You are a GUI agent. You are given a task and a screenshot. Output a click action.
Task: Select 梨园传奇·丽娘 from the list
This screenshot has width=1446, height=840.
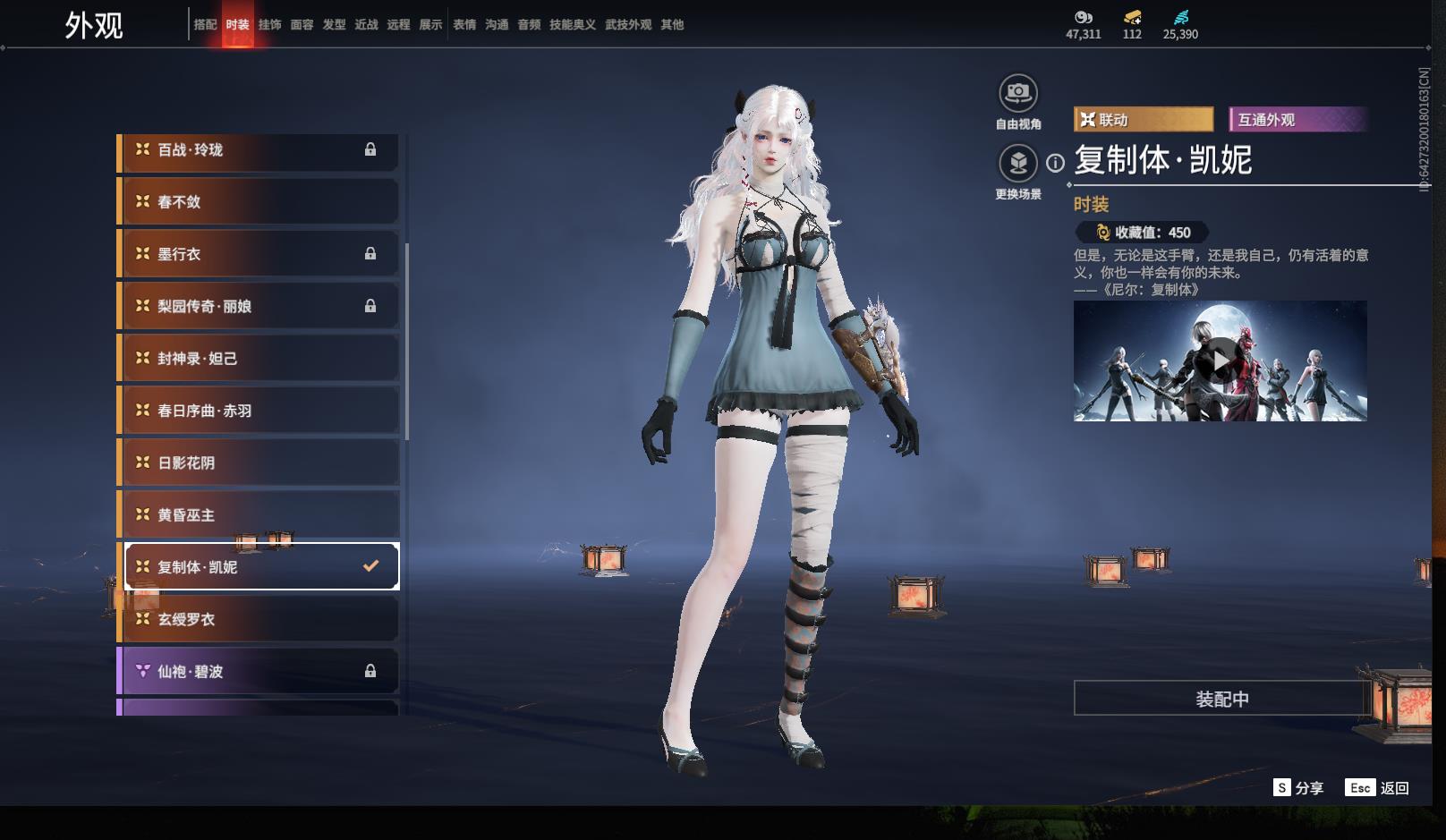(259, 306)
